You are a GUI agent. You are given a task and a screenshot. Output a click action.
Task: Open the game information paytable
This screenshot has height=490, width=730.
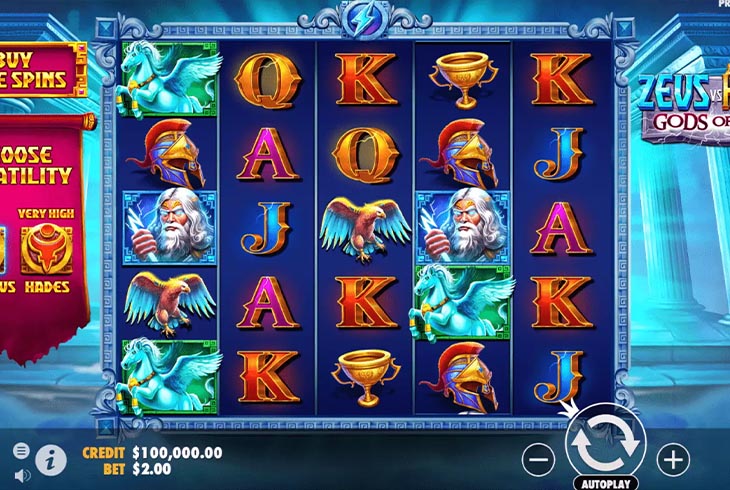[x=49, y=460]
